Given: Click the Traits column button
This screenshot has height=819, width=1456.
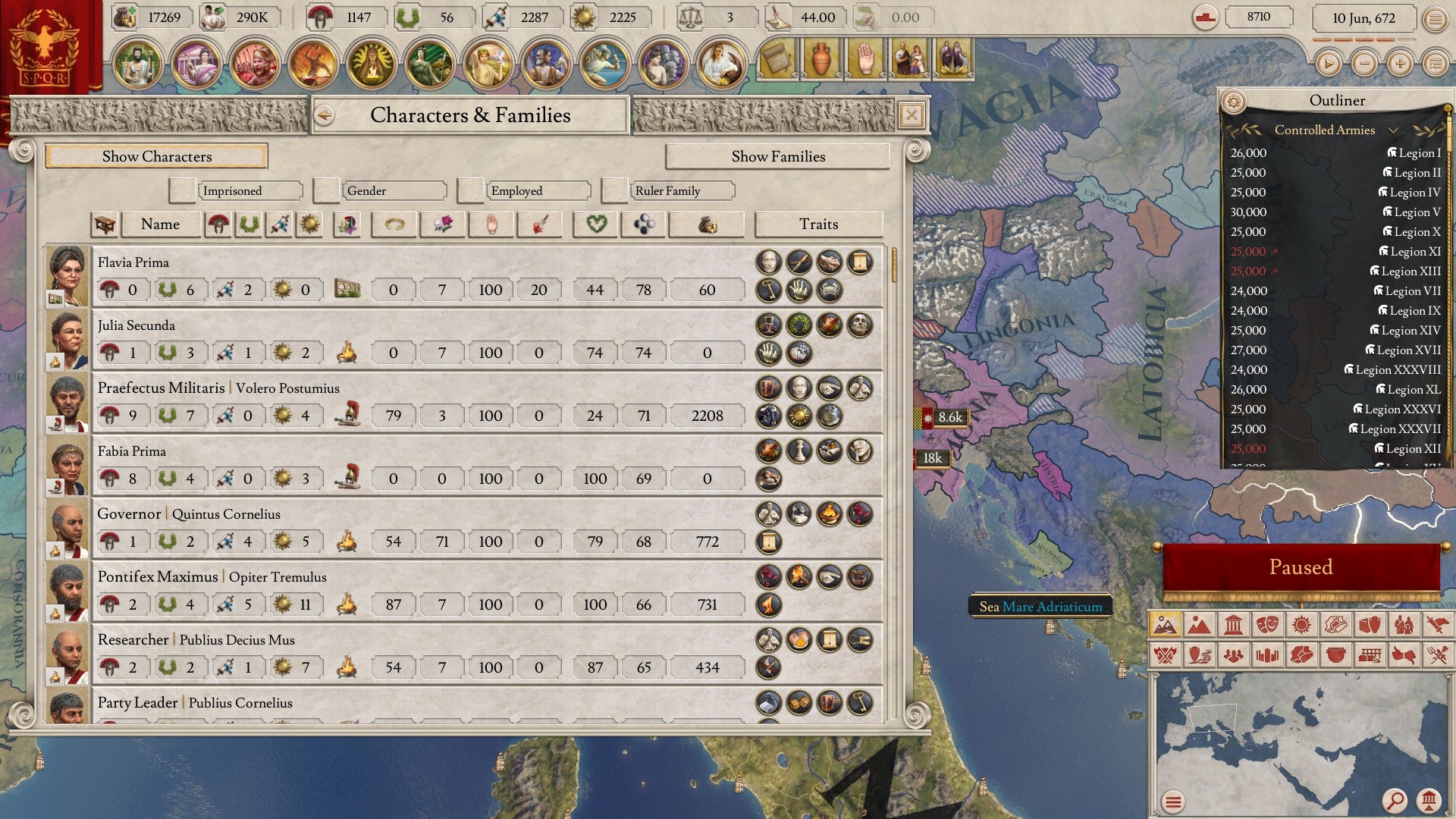Looking at the screenshot, I should (819, 224).
